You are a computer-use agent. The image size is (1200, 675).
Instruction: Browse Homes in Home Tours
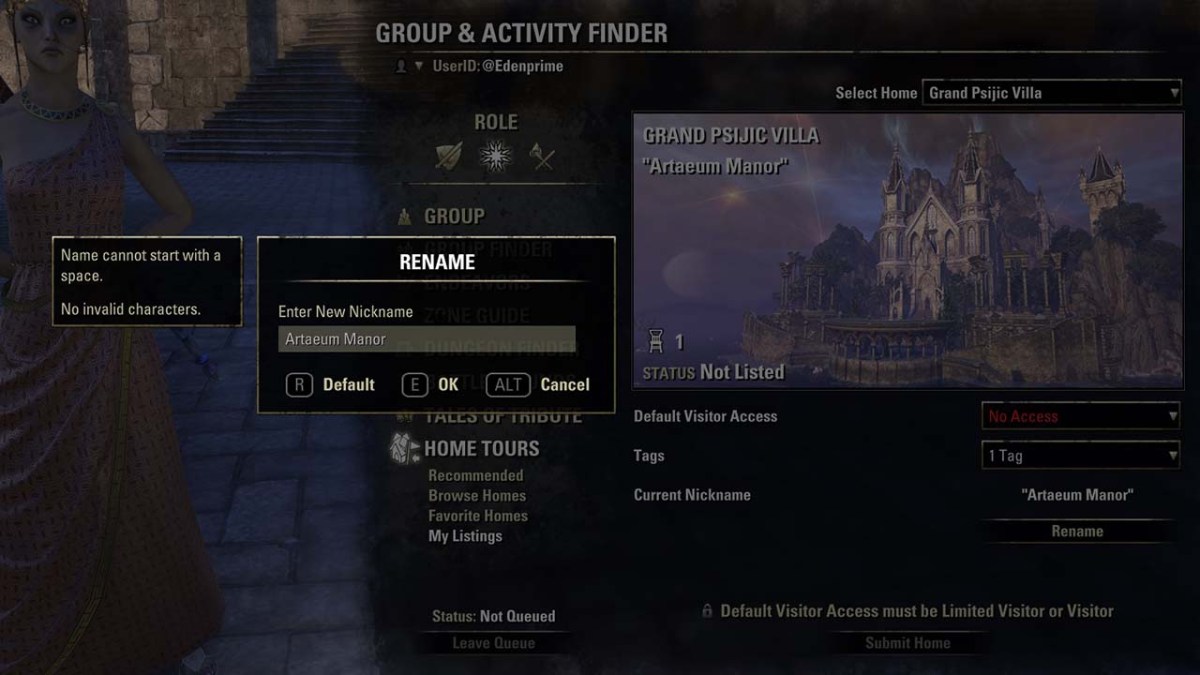pos(477,496)
